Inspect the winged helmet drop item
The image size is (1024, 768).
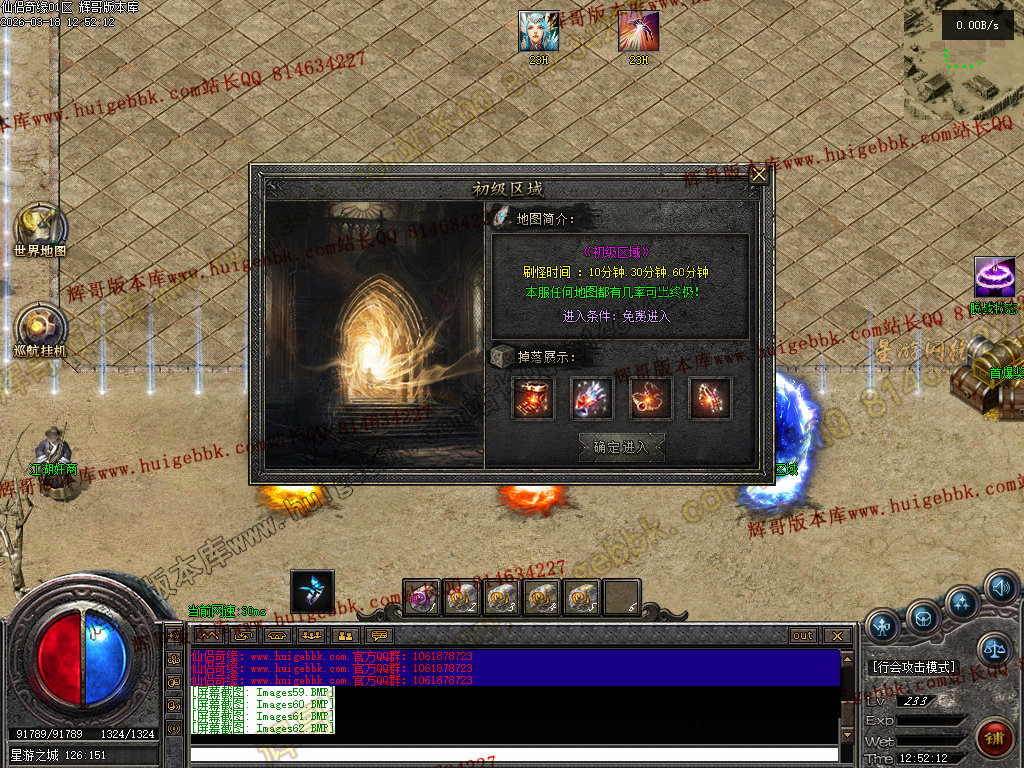coord(591,398)
